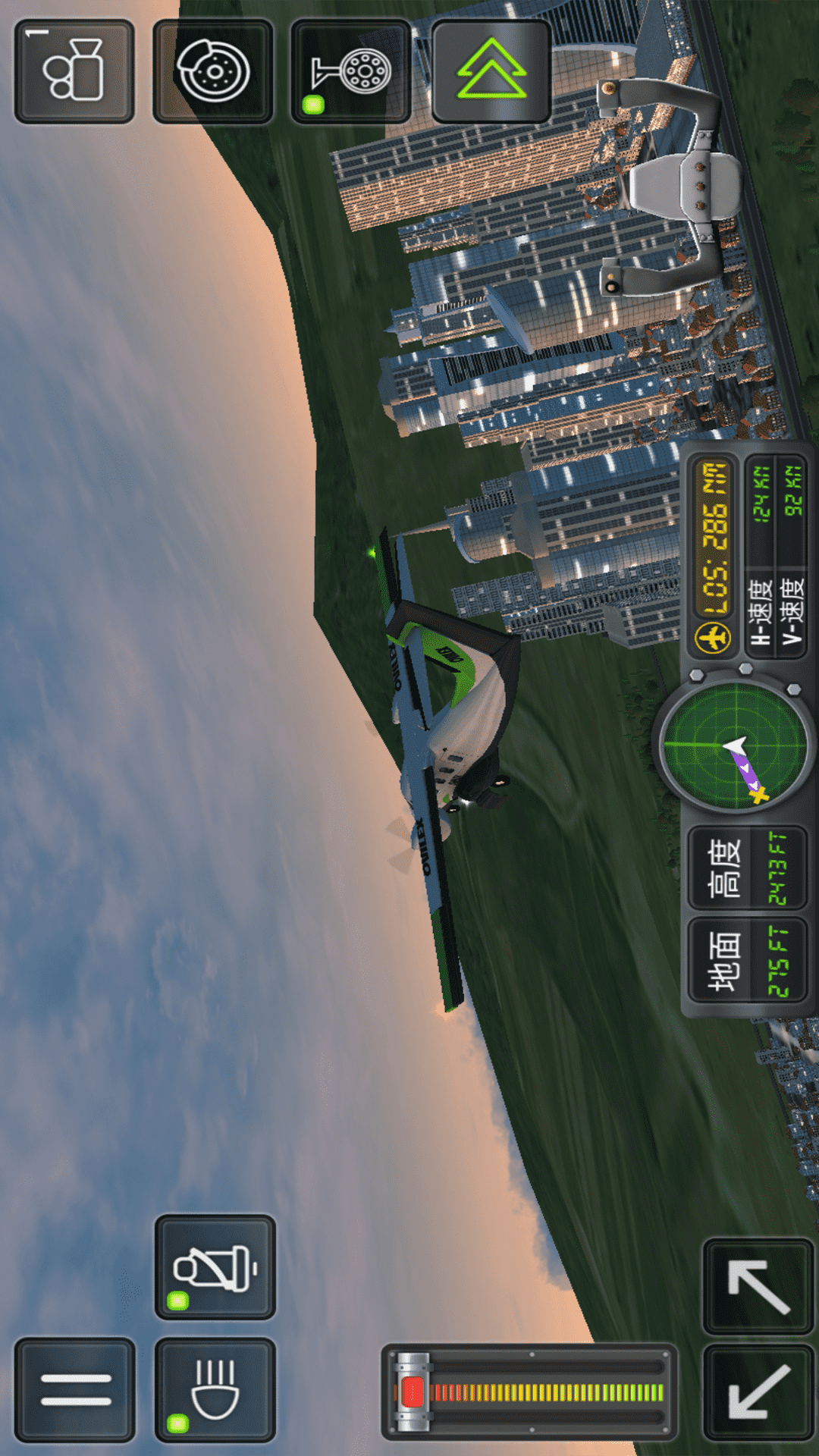Open the green radar minimap
This screenshot has width=819, height=1456.
(x=734, y=745)
